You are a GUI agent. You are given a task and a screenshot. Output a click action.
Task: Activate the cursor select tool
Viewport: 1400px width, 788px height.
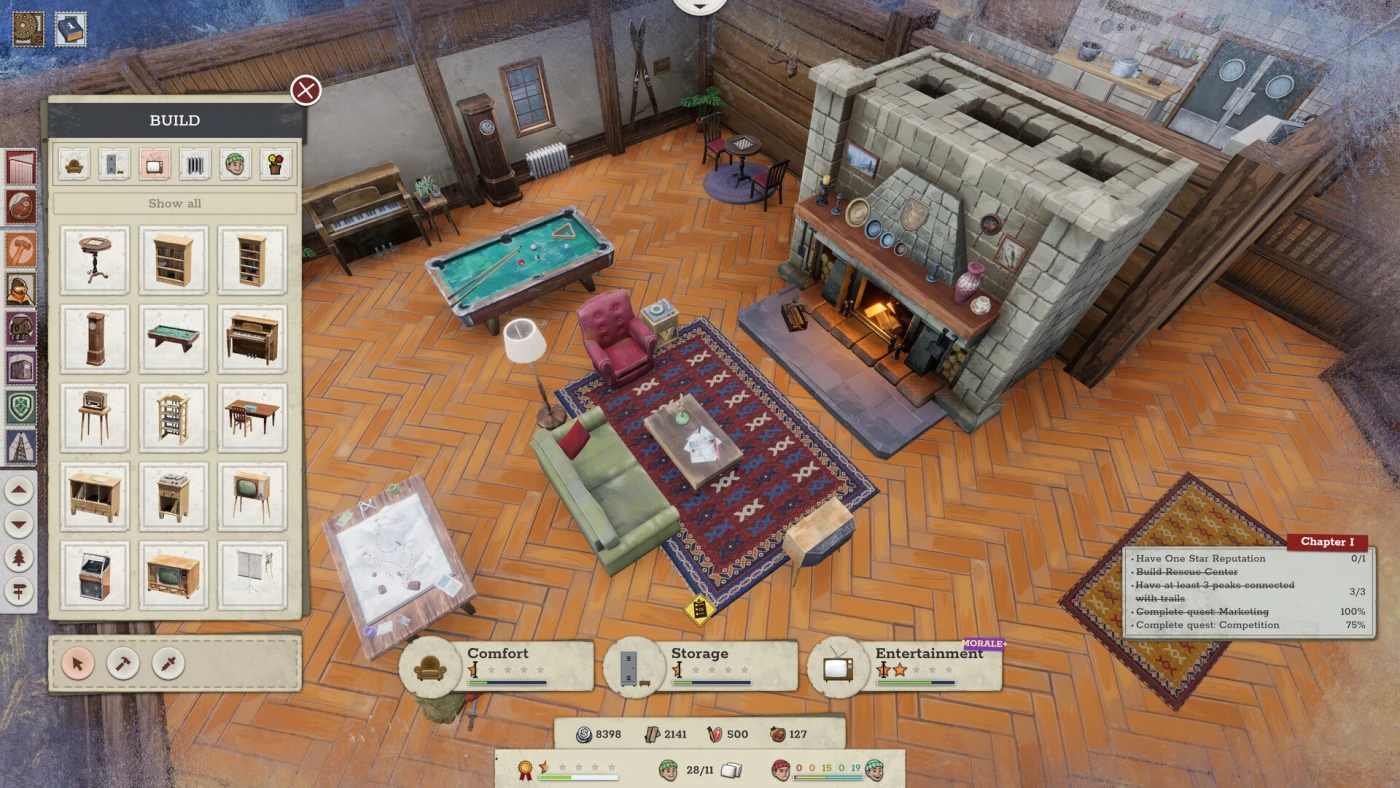coord(78,663)
